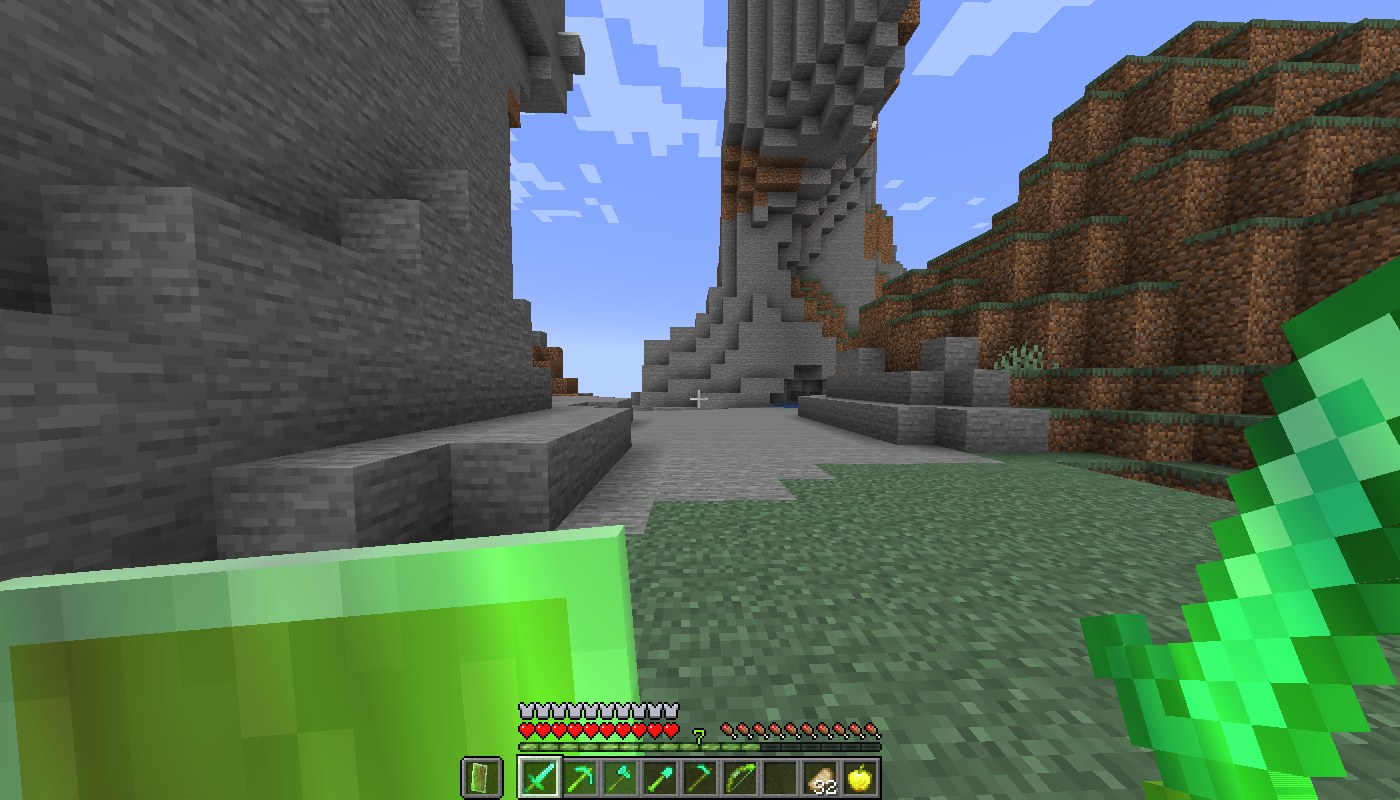Click the bread stack in the hotbar
This screenshot has width=1400, height=800.
820,778
